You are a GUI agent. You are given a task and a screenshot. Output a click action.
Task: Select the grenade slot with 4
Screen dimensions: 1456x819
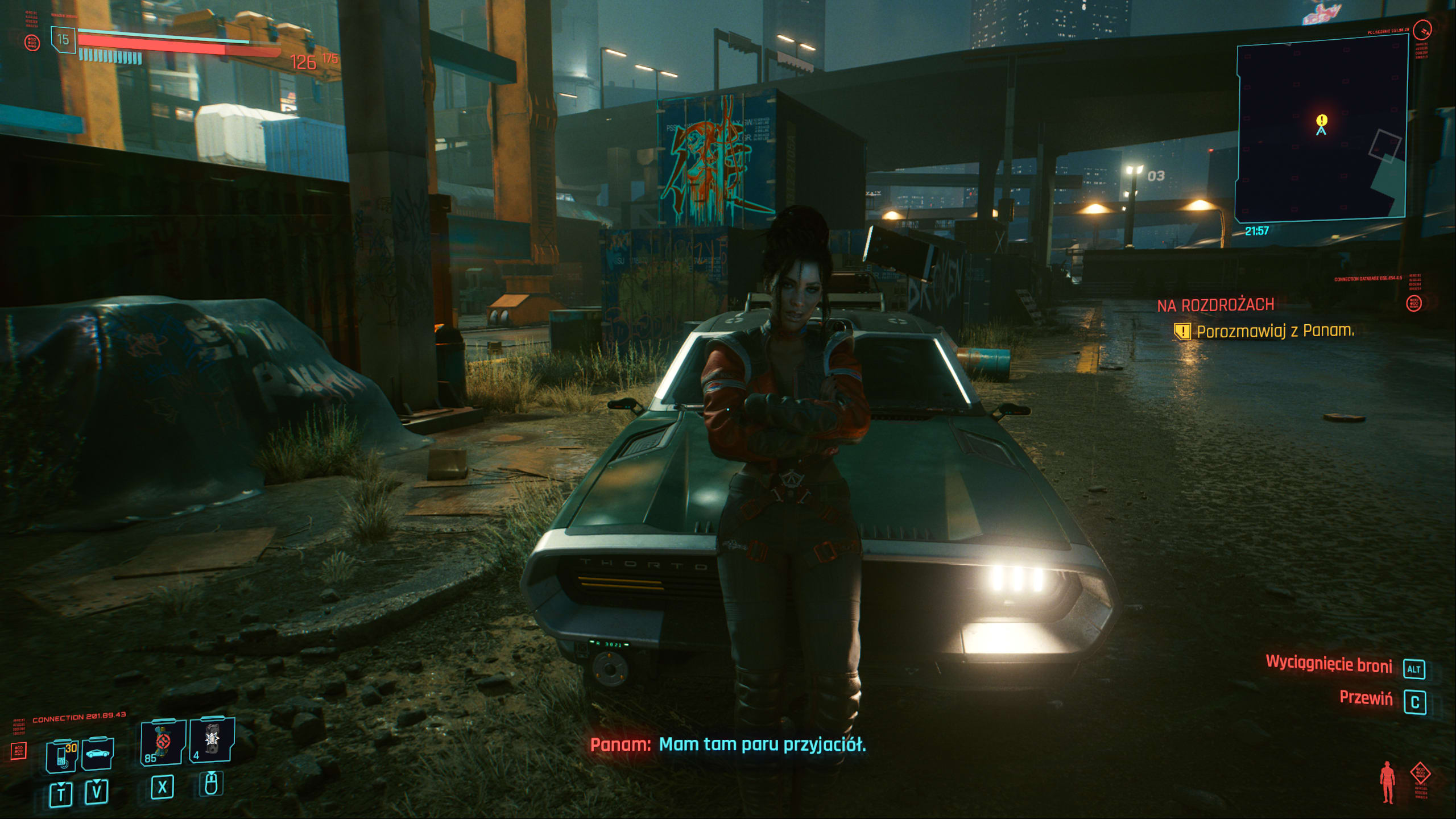pos(212,739)
